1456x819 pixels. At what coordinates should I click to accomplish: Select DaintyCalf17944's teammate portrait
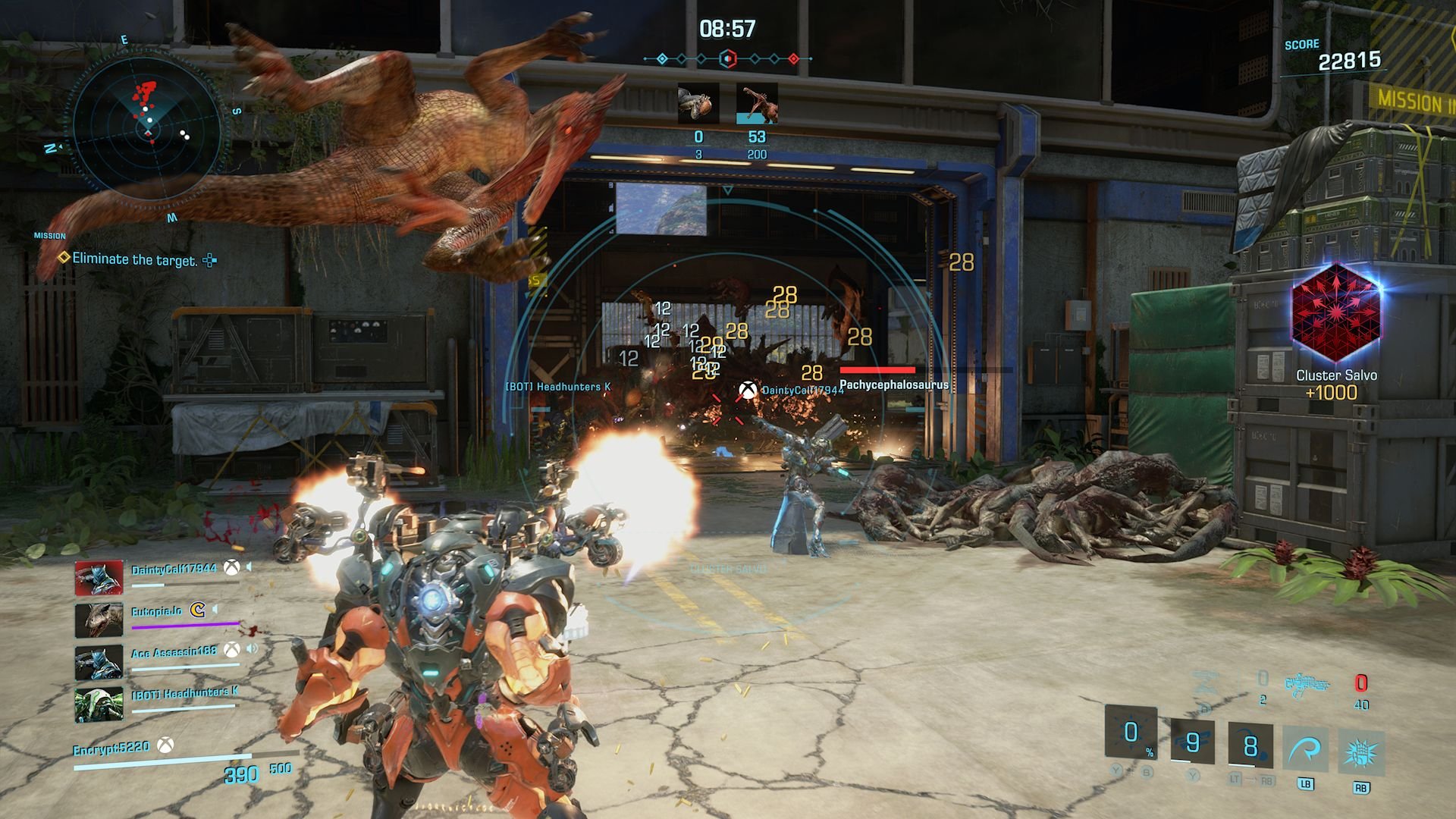click(99, 579)
